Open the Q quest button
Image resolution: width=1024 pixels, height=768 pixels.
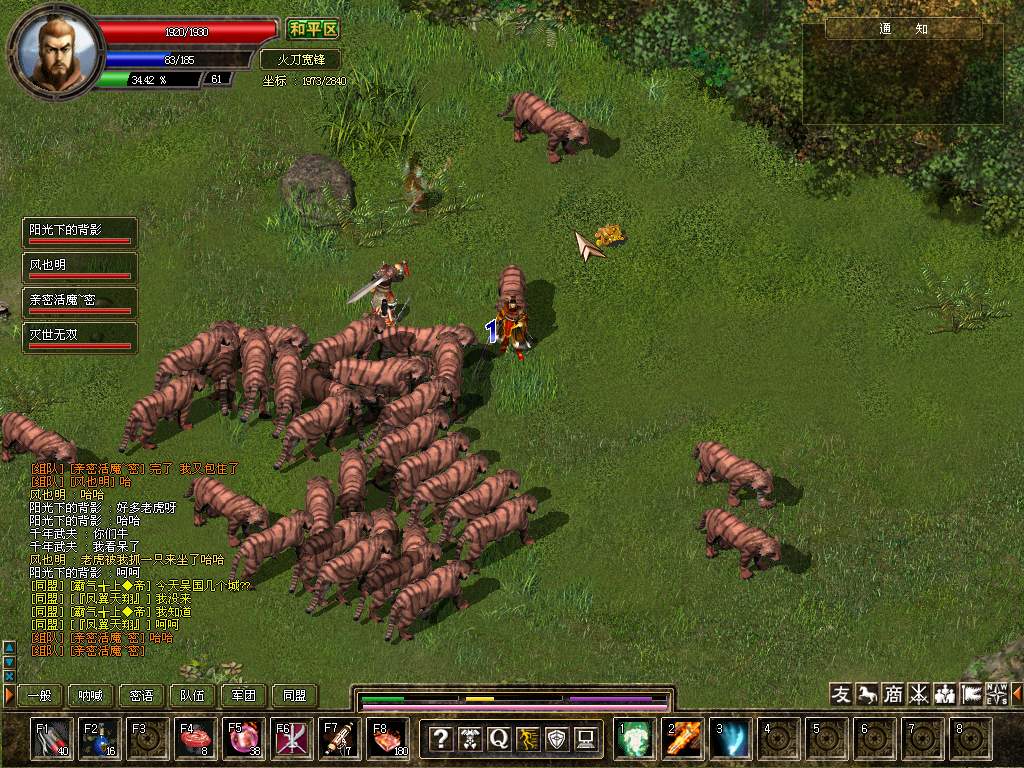[x=499, y=739]
